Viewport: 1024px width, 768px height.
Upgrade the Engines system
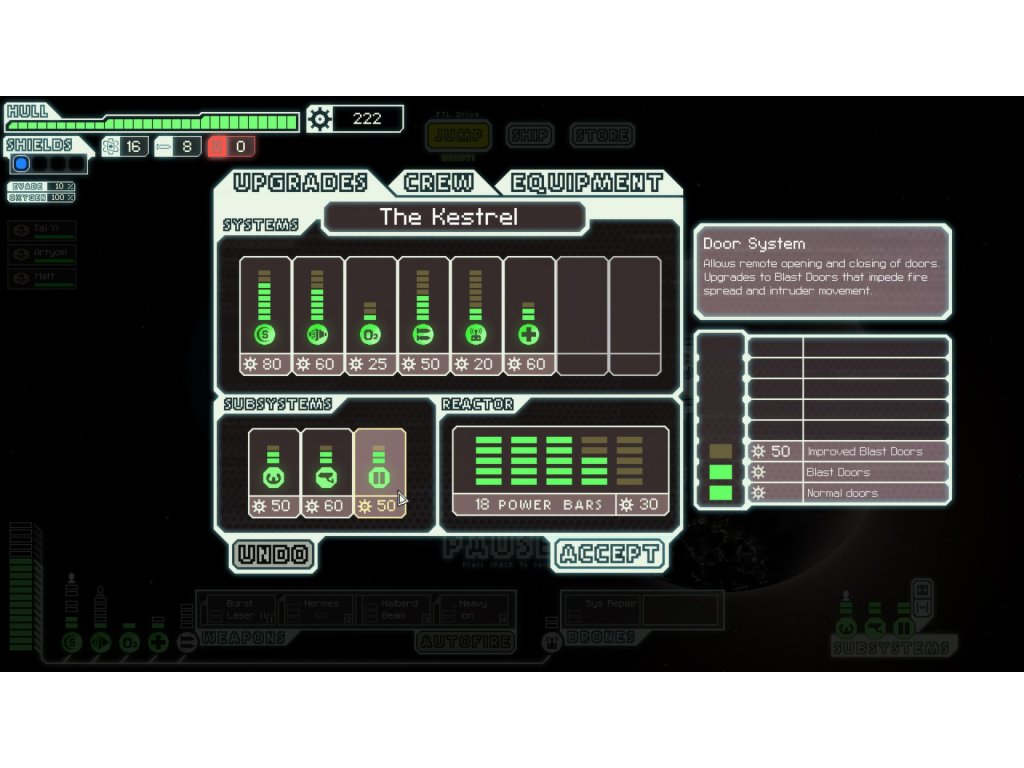point(318,315)
